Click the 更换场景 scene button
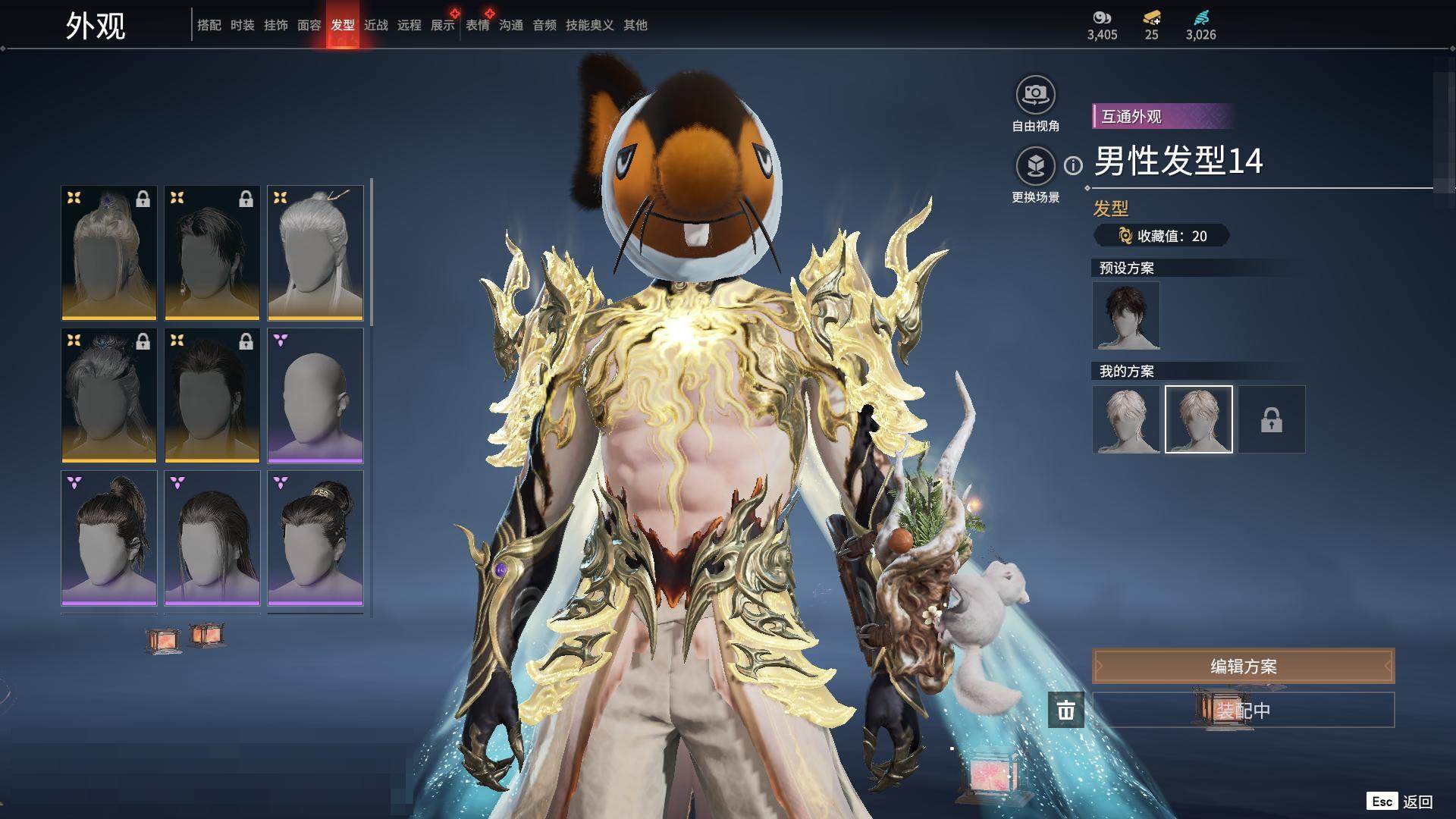This screenshot has width=1456, height=819. pyautogui.click(x=1035, y=166)
